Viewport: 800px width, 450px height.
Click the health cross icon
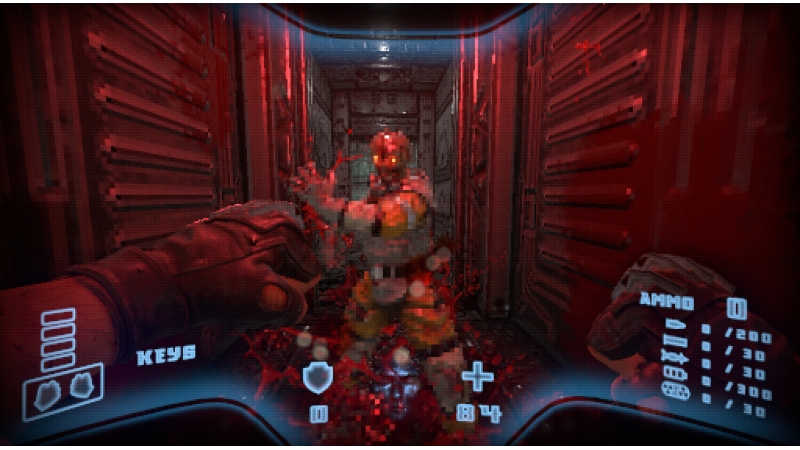(478, 377)
